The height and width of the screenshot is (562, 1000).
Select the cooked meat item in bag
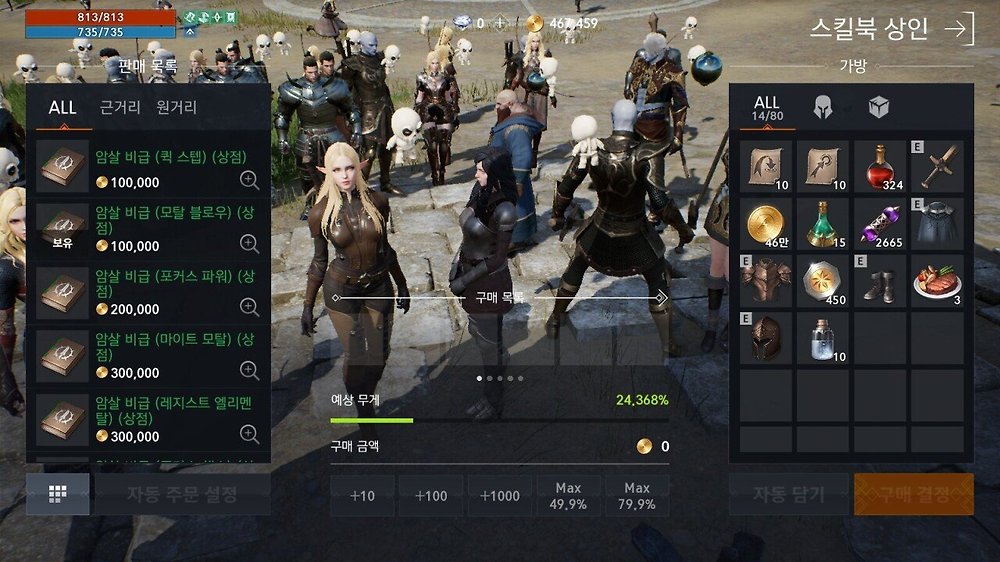[x=937, y=281]
